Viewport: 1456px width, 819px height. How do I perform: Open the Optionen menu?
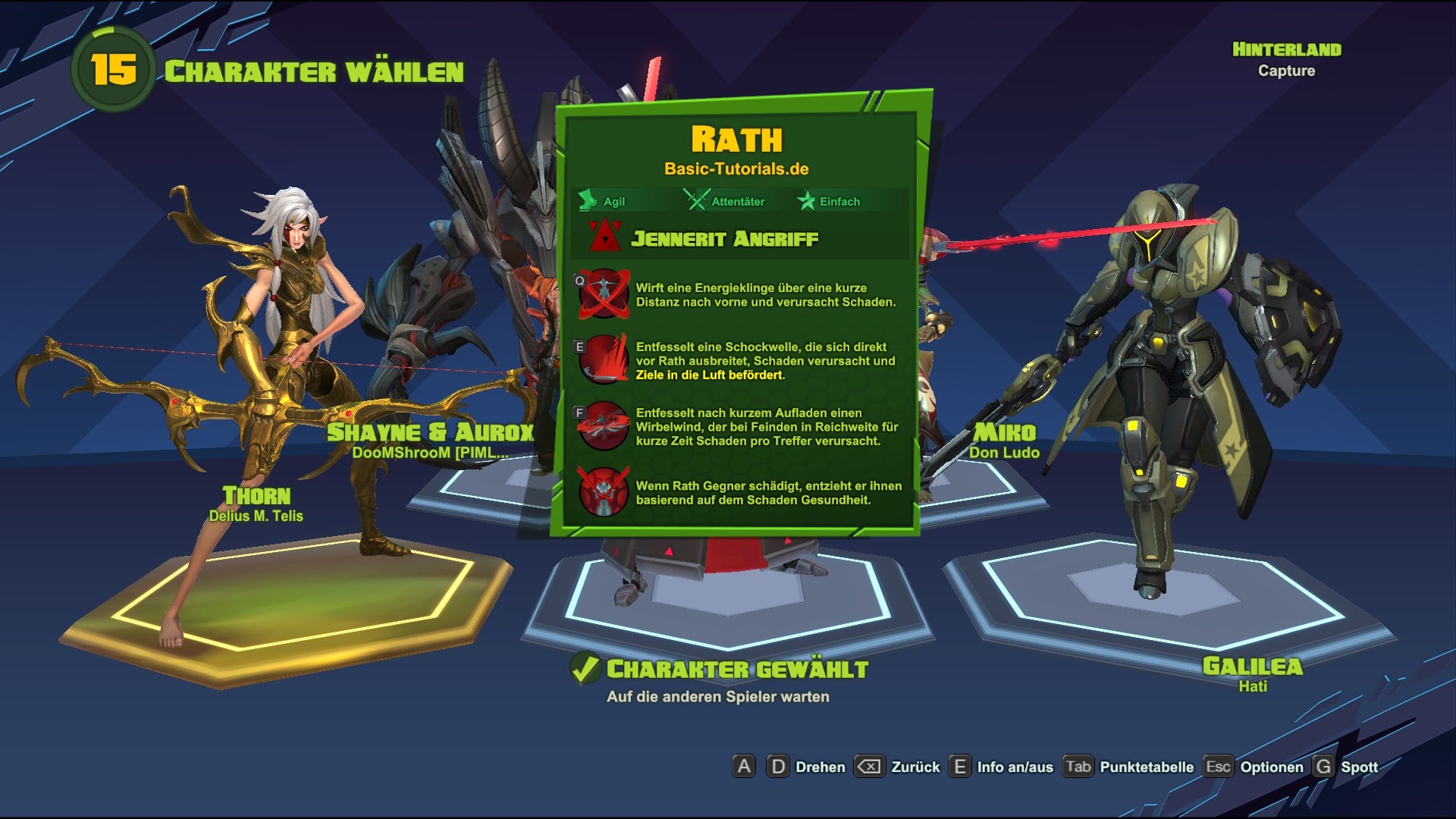click(1271, 767)
